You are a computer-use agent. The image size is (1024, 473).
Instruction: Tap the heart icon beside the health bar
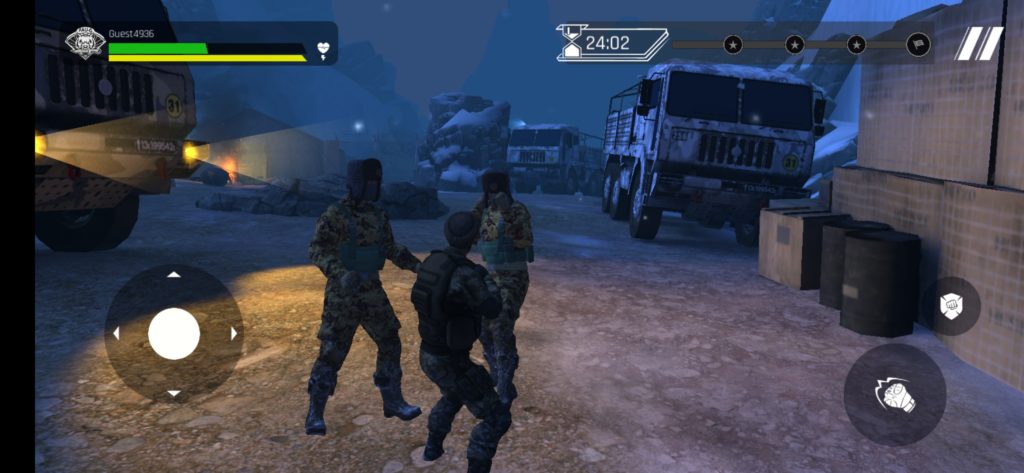point(323,48)
